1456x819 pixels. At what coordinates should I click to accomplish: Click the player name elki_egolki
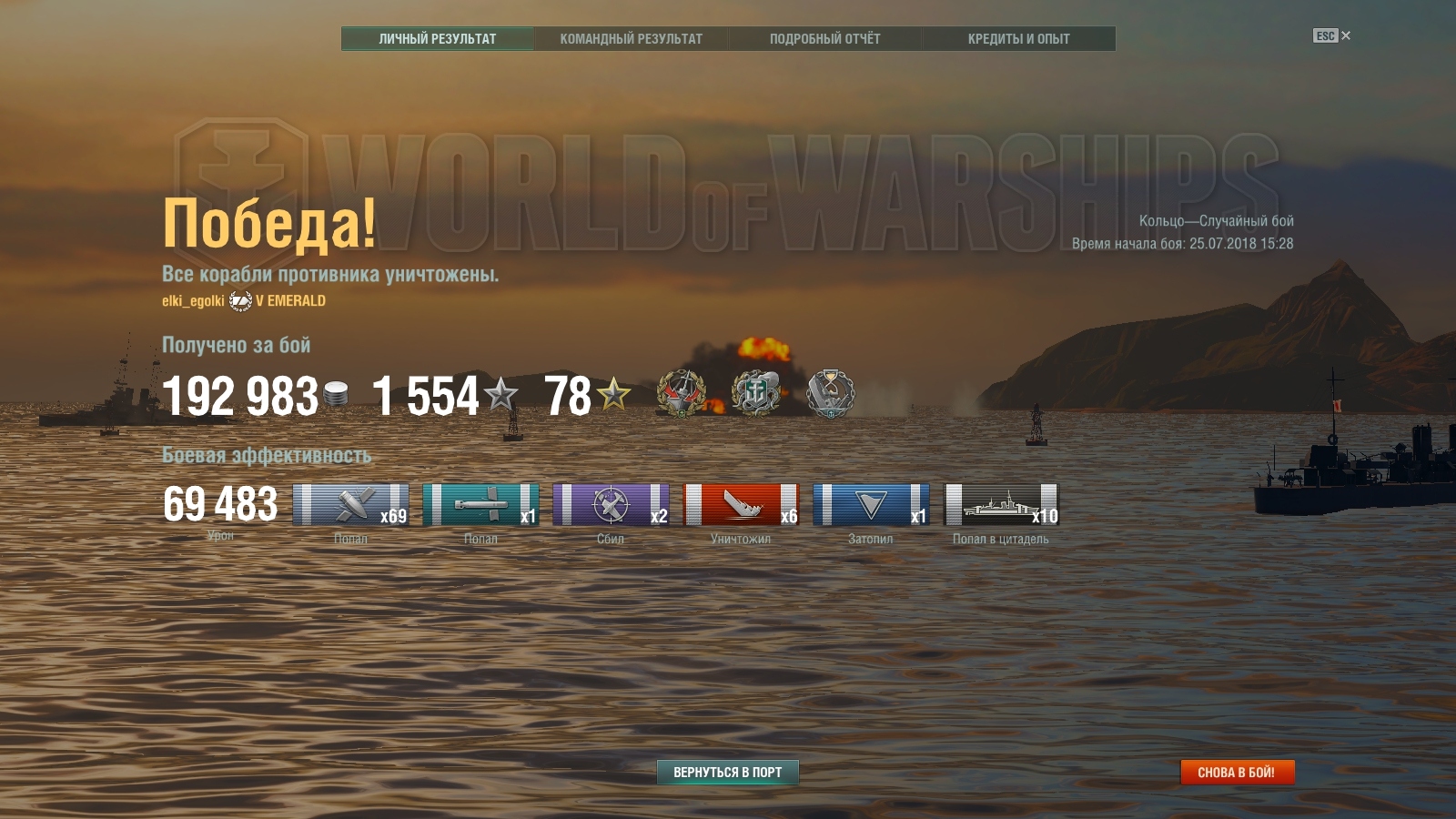pyautogui.click(x=193, y=301)
